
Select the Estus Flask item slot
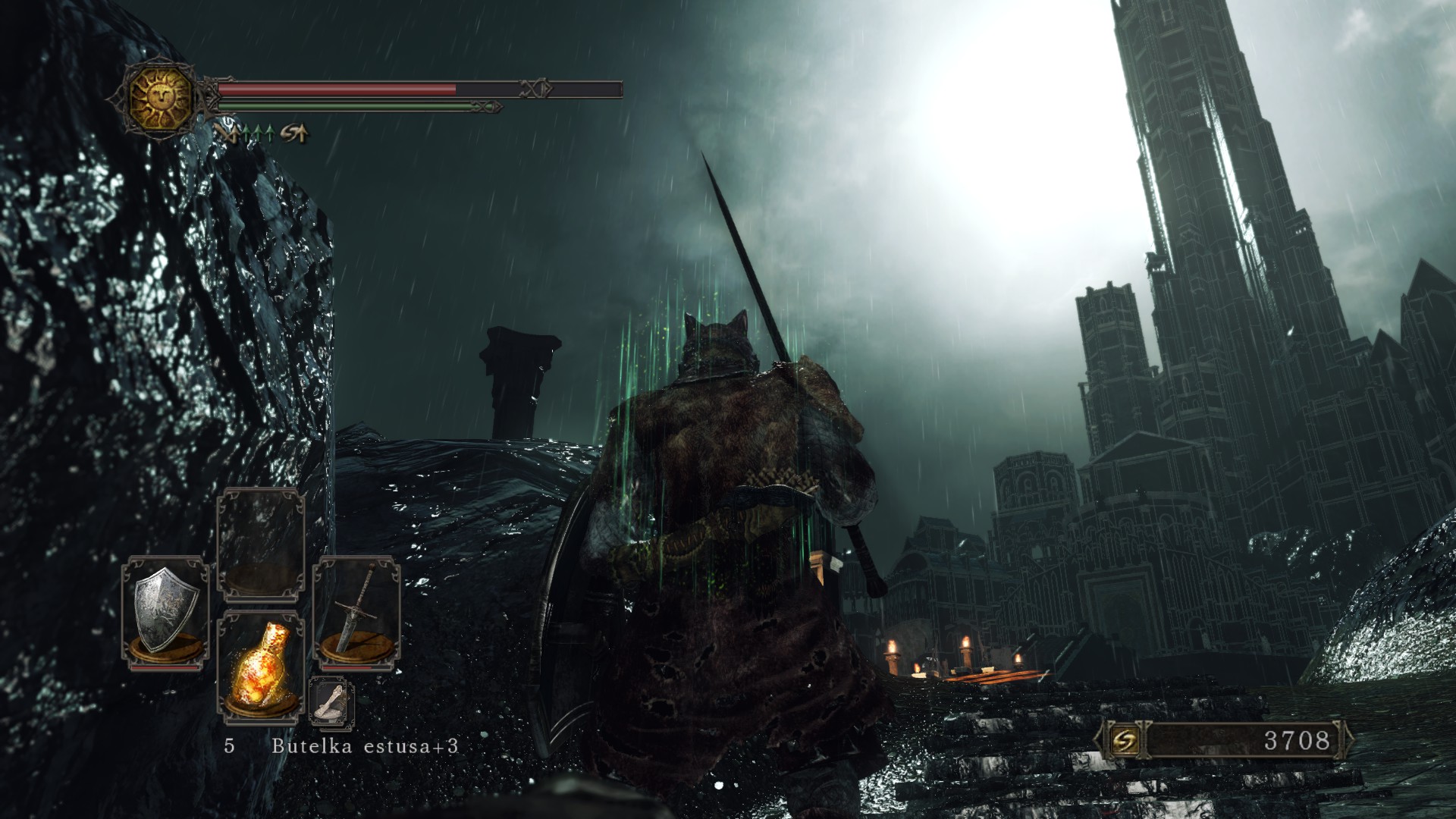click(x=260, y=666)
